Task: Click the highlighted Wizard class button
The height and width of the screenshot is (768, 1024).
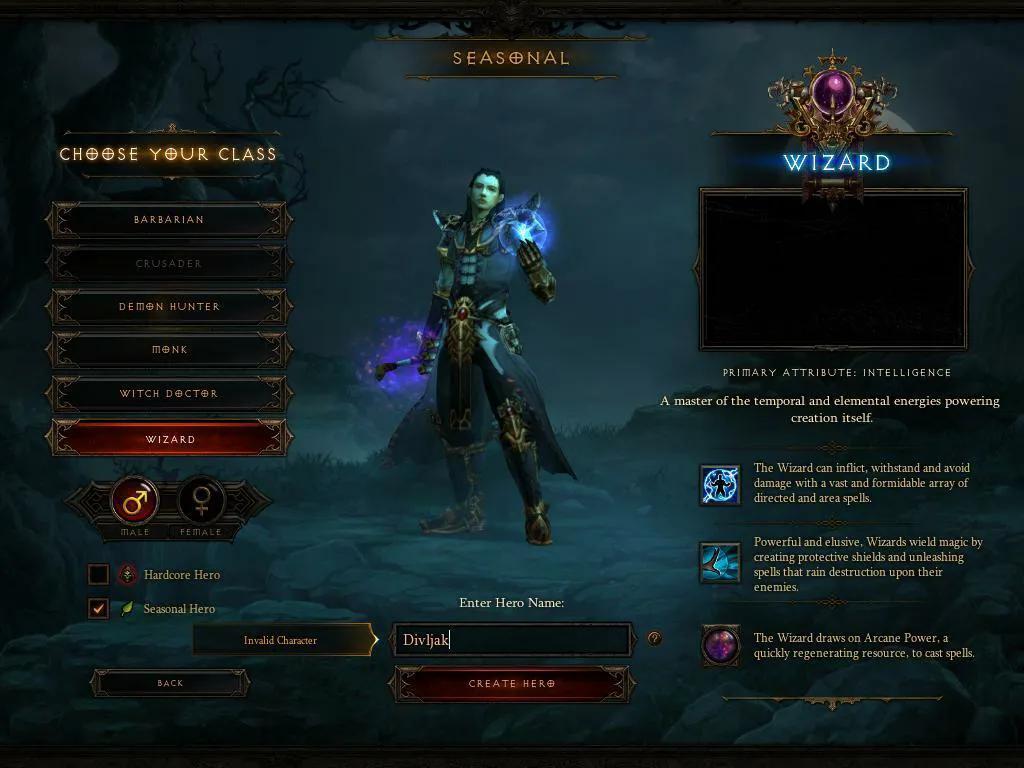Action: tap(169, 439)
